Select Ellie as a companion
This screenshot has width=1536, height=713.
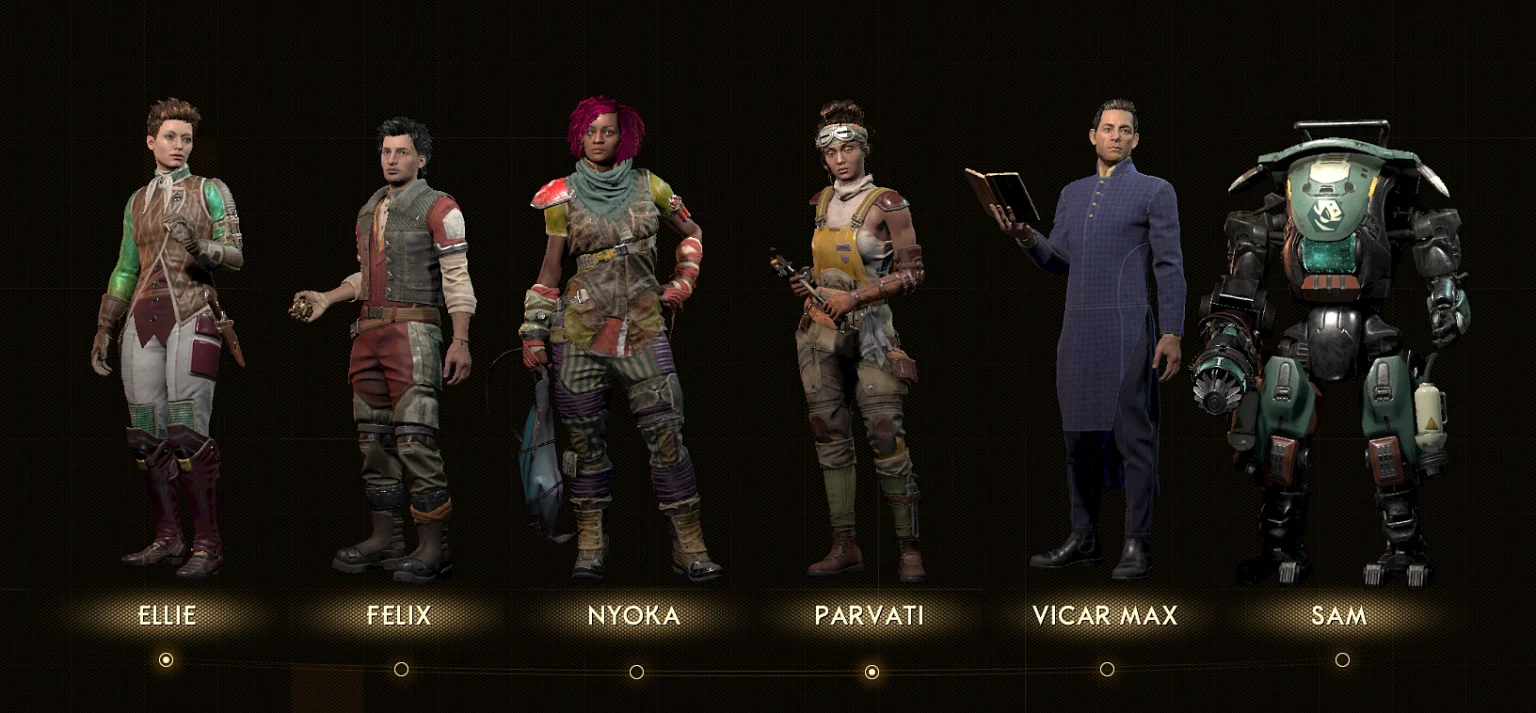tap(167, 615)
